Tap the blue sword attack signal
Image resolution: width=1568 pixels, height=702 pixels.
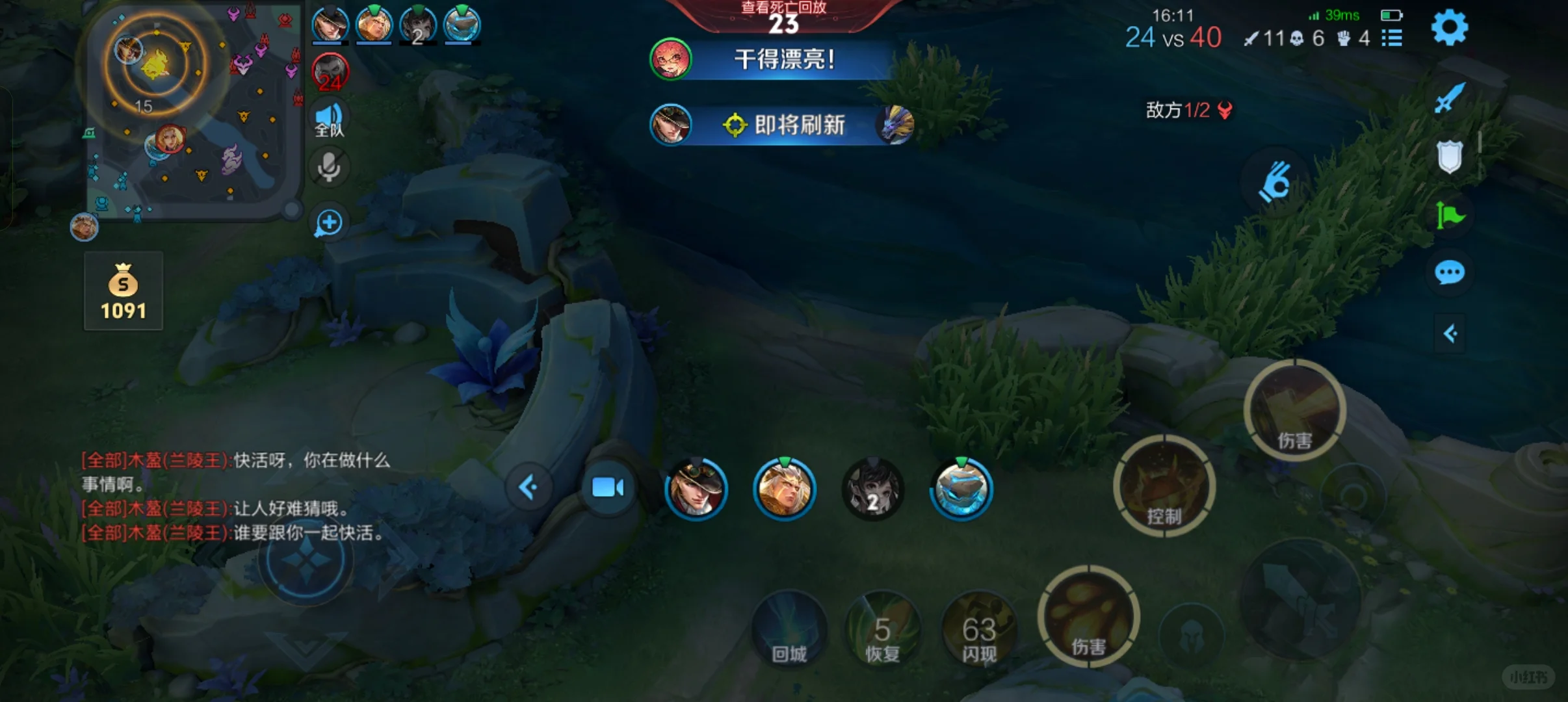coord(1450,98)
